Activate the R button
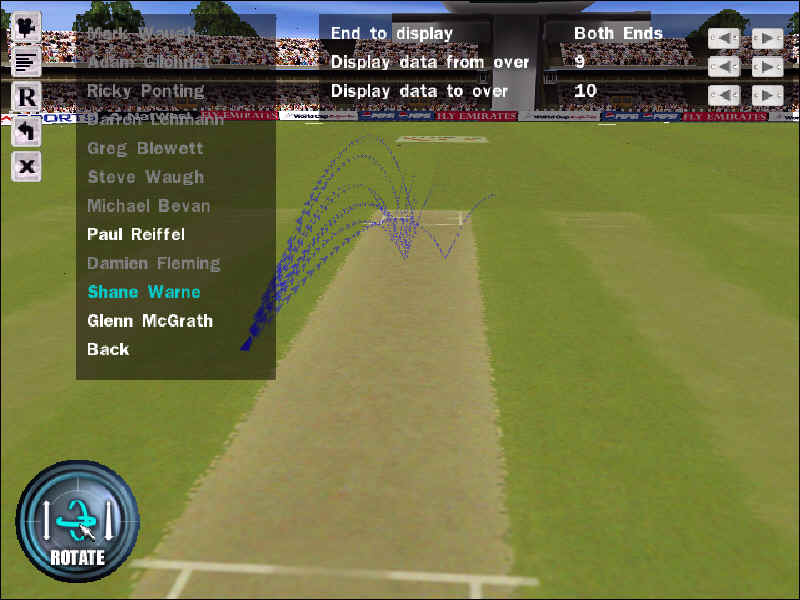Screen dimensions: 800x600 tap(26, 97)
